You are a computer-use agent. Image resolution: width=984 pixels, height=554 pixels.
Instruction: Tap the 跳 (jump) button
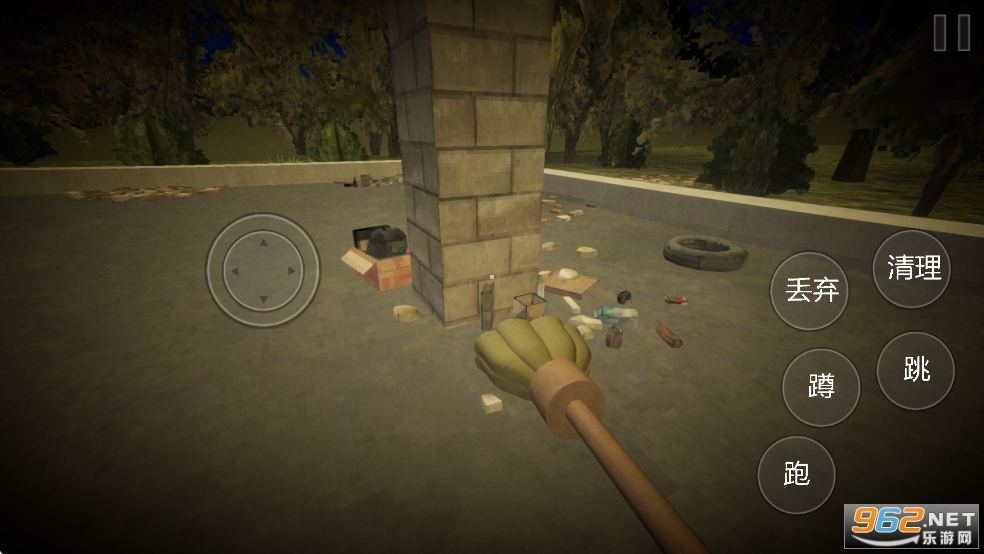[x=915, y=371]
